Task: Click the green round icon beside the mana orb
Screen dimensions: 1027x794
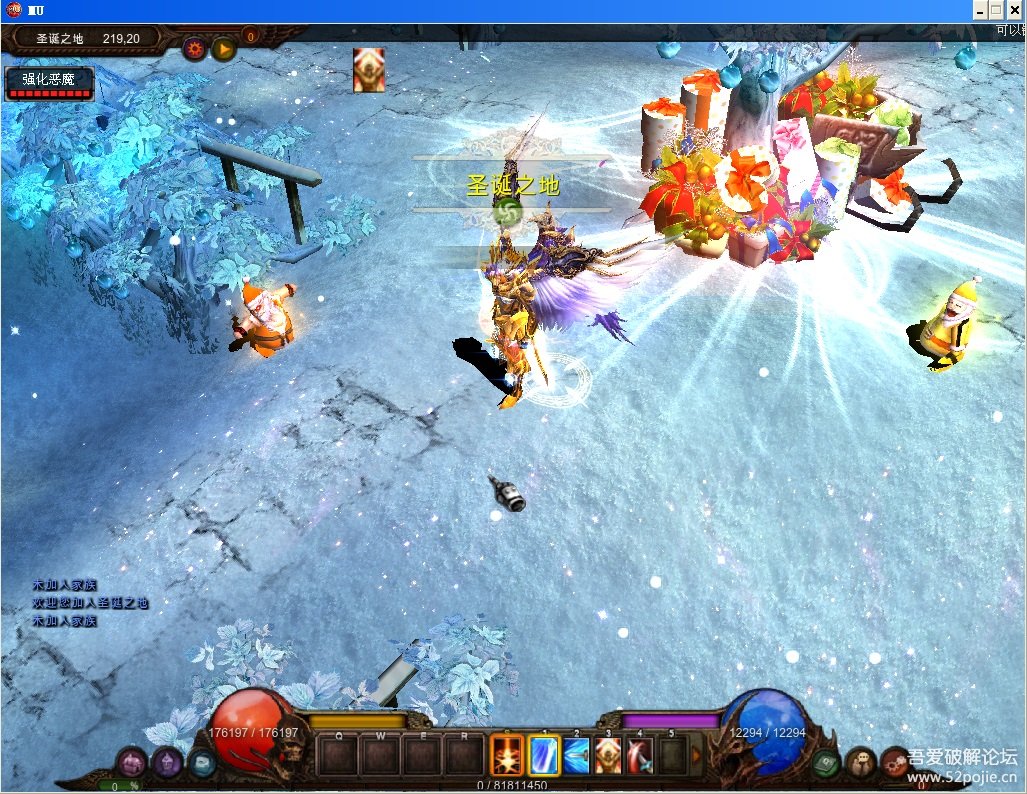Action: tap(825, 762)
